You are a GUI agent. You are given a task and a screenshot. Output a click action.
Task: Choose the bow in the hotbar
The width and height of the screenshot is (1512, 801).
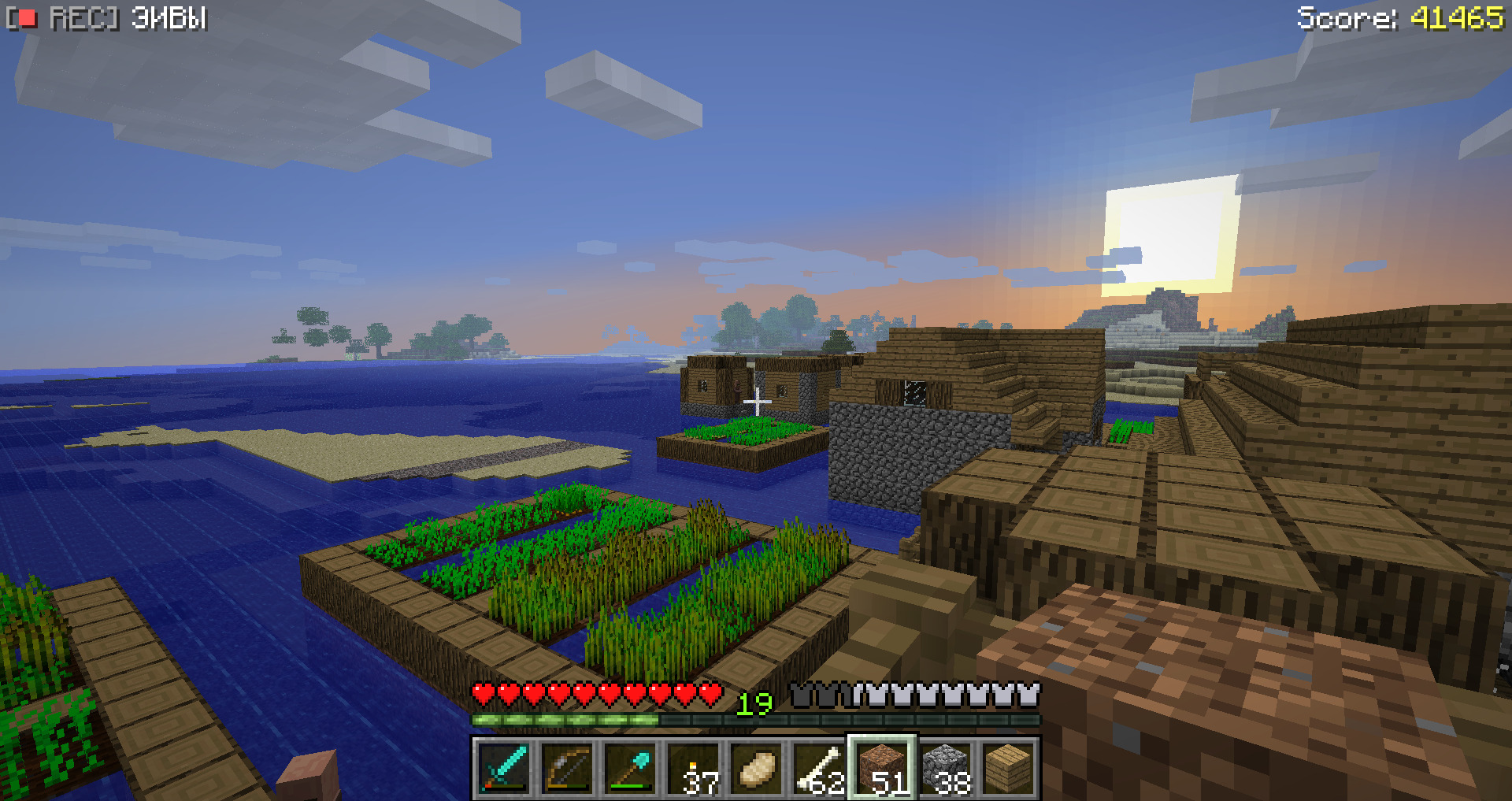tap(567, 768)
